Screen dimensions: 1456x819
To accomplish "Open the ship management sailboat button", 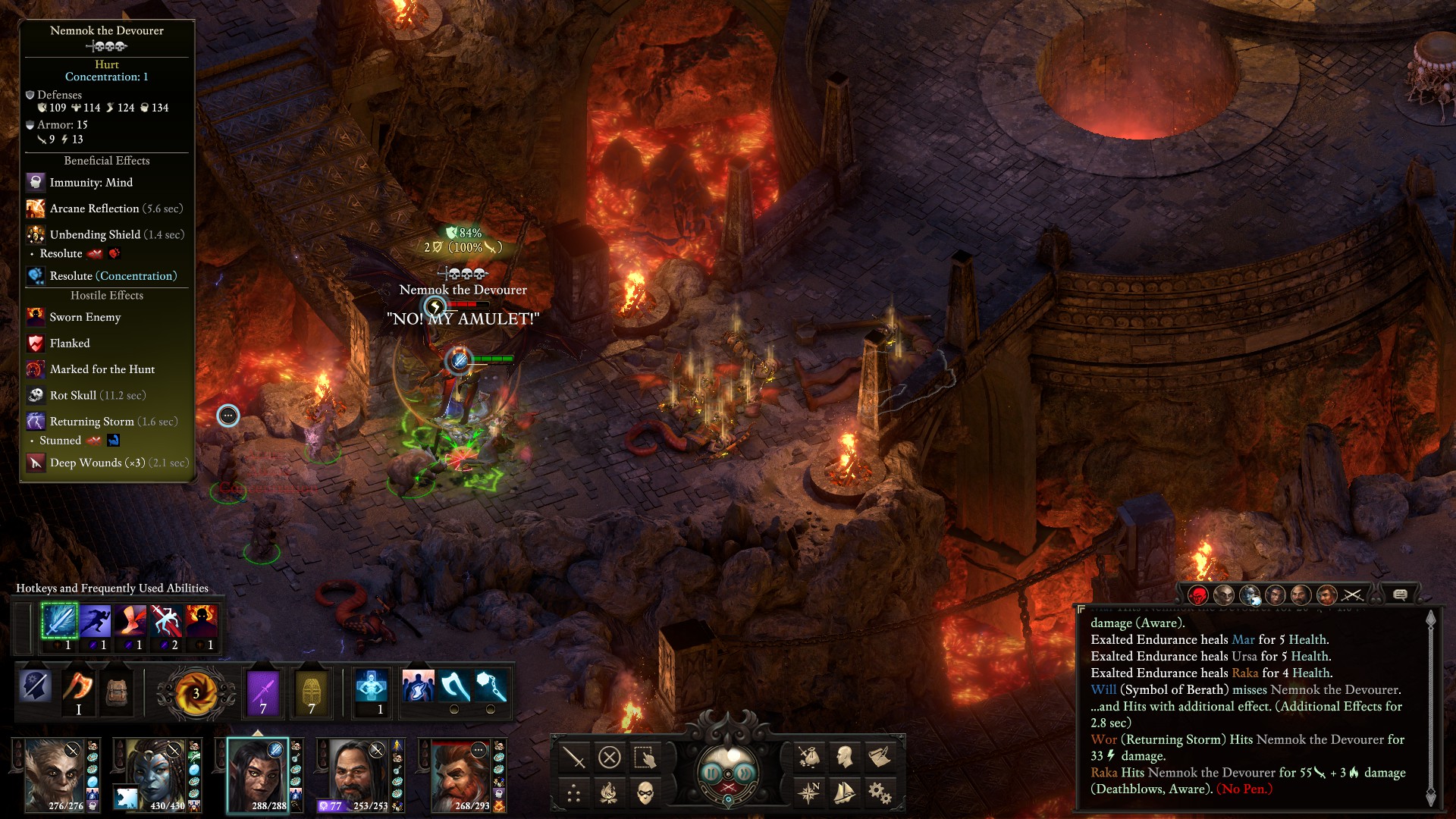I will click(x=844, y=793).
